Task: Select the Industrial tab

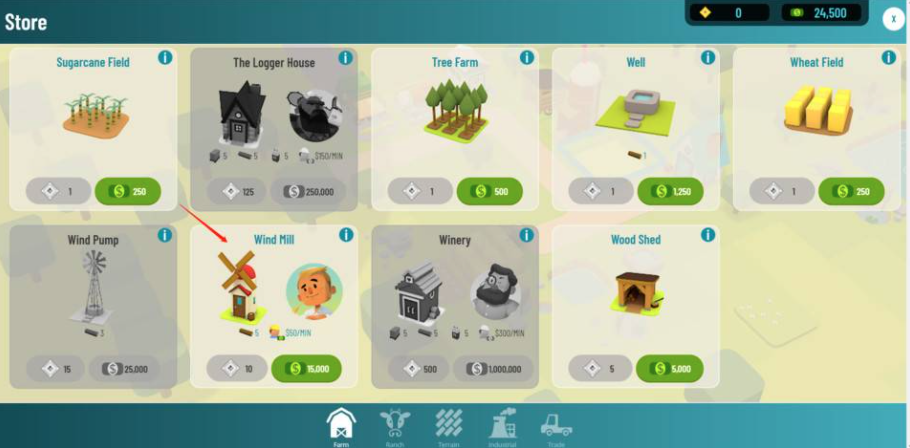Action: pos(502,424)
